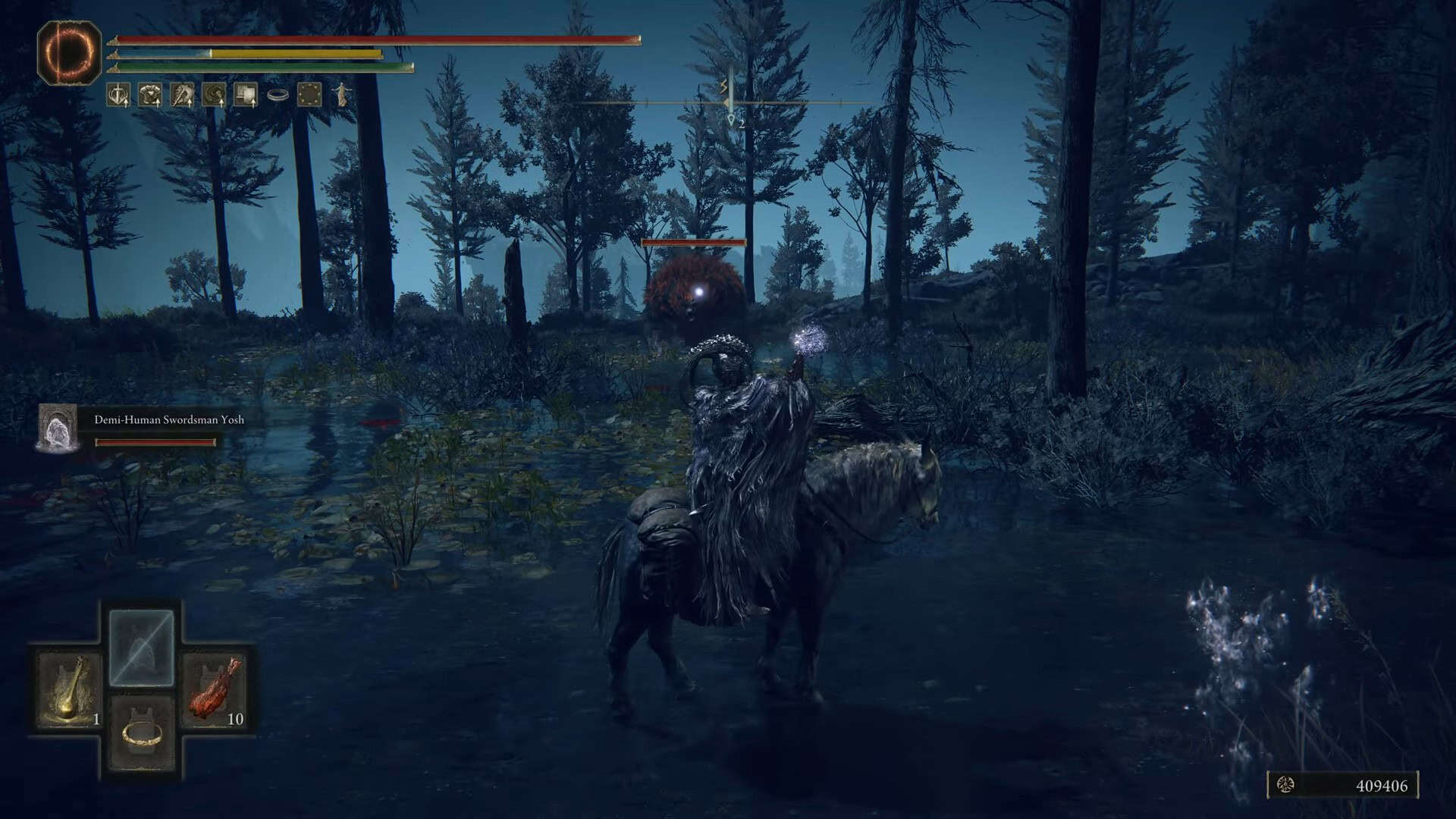Inspect the swirling spiral buff icon

215,95
